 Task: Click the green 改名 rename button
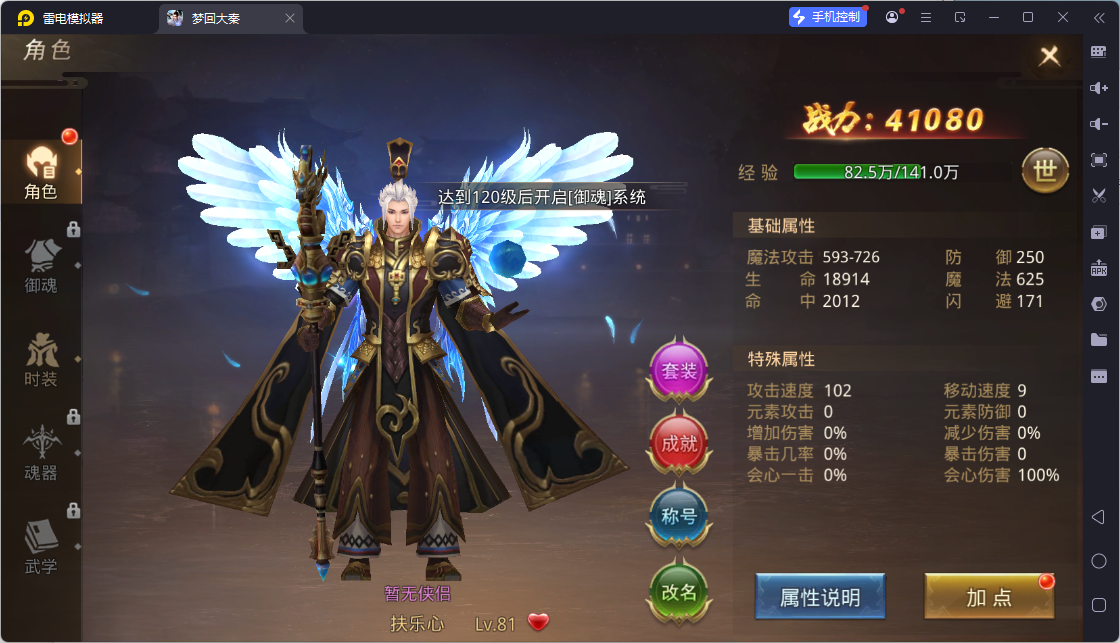pos(679,591)
